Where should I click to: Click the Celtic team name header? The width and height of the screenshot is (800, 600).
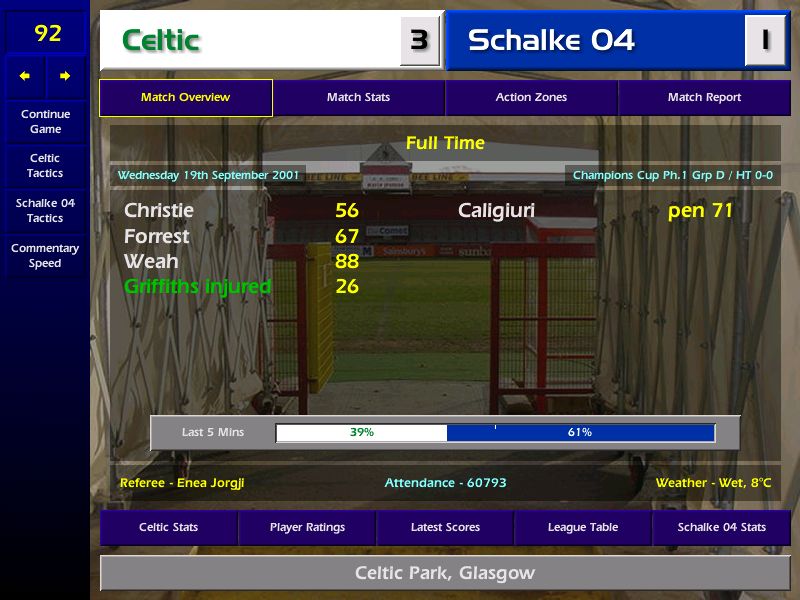(250, 41)
